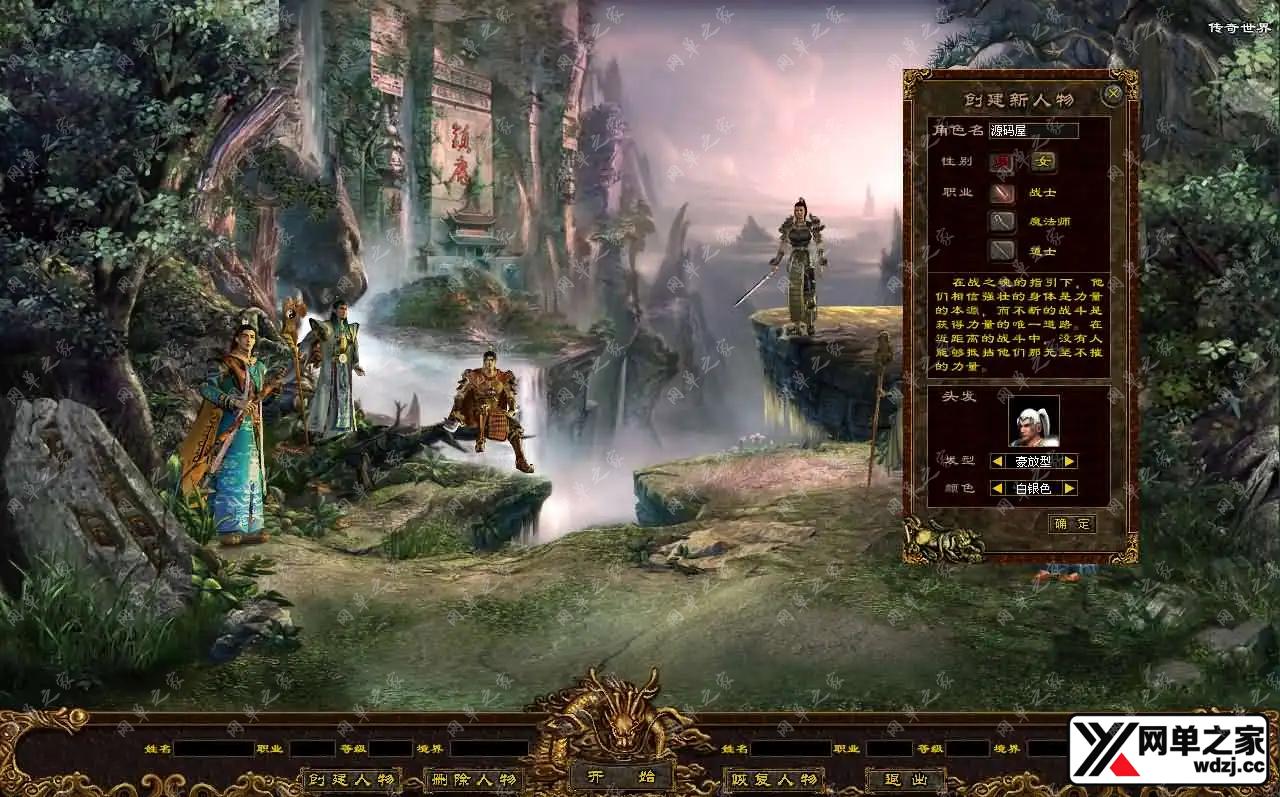
Task: Select the previous 颜色 hair color
Action: [997, 488]
